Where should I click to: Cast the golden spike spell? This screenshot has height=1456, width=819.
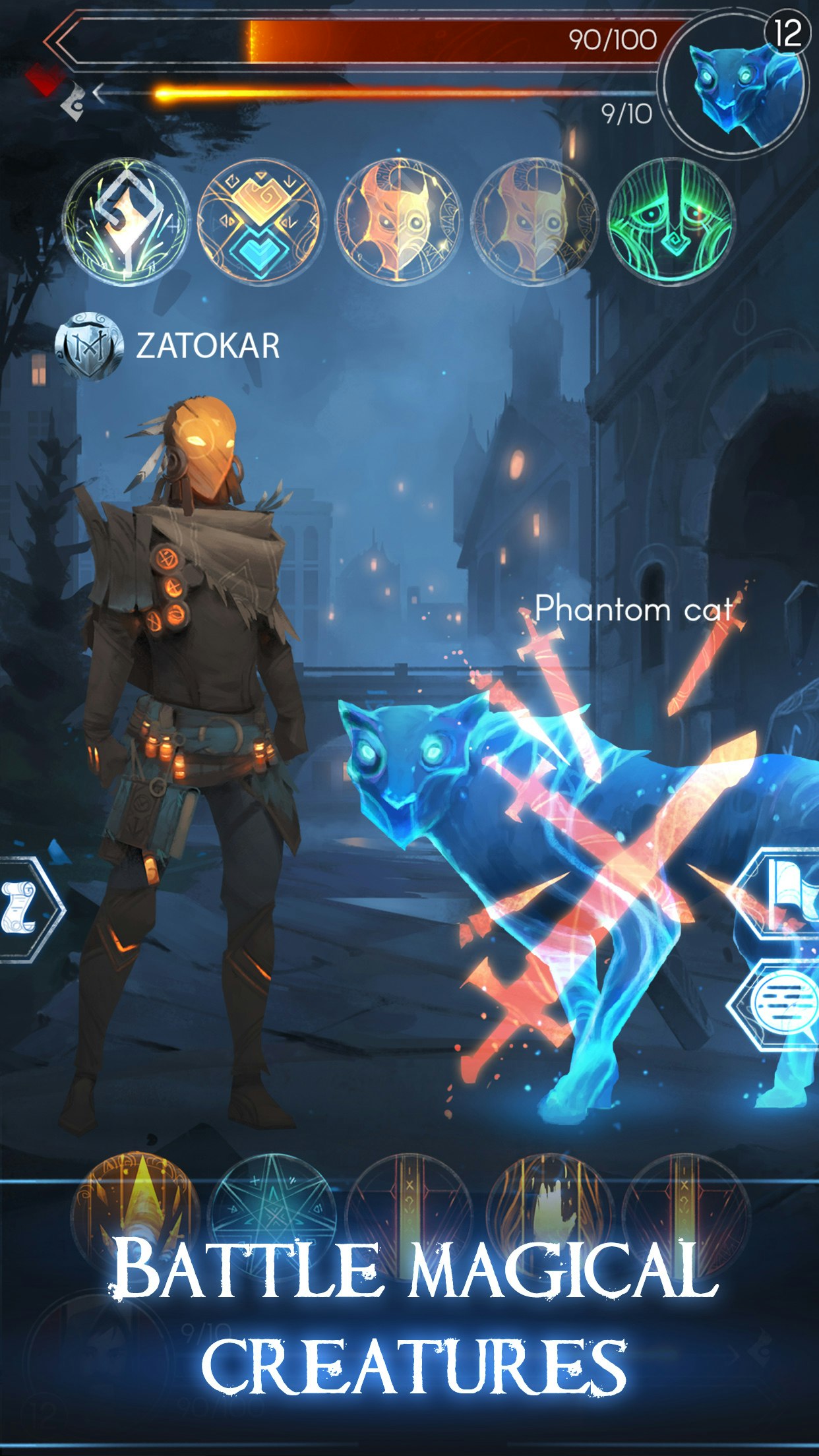pos(135,1213)
